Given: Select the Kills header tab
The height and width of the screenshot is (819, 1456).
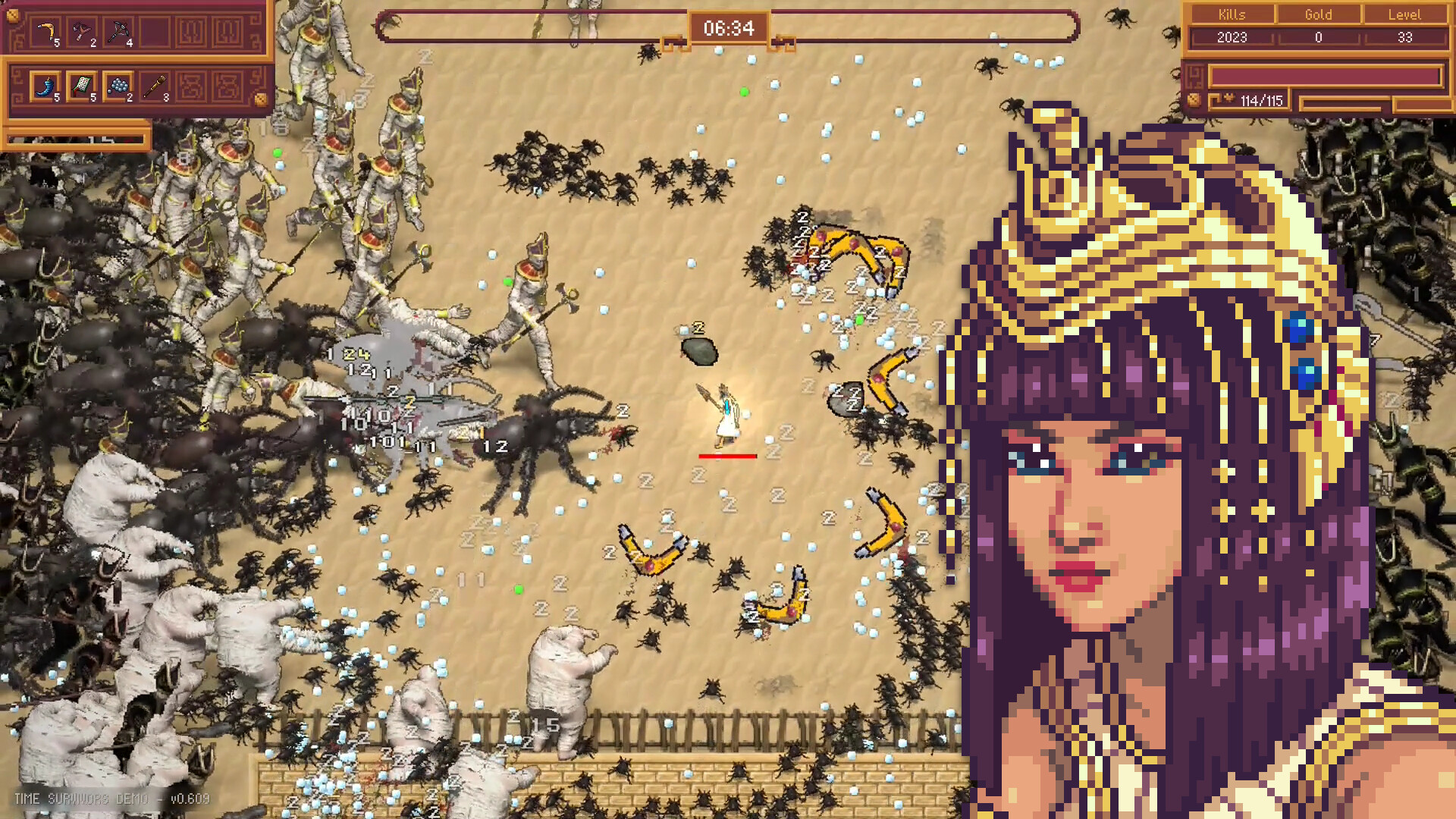Looking at the screenshot, I should pyautogui.click(x=1232, y=14).
